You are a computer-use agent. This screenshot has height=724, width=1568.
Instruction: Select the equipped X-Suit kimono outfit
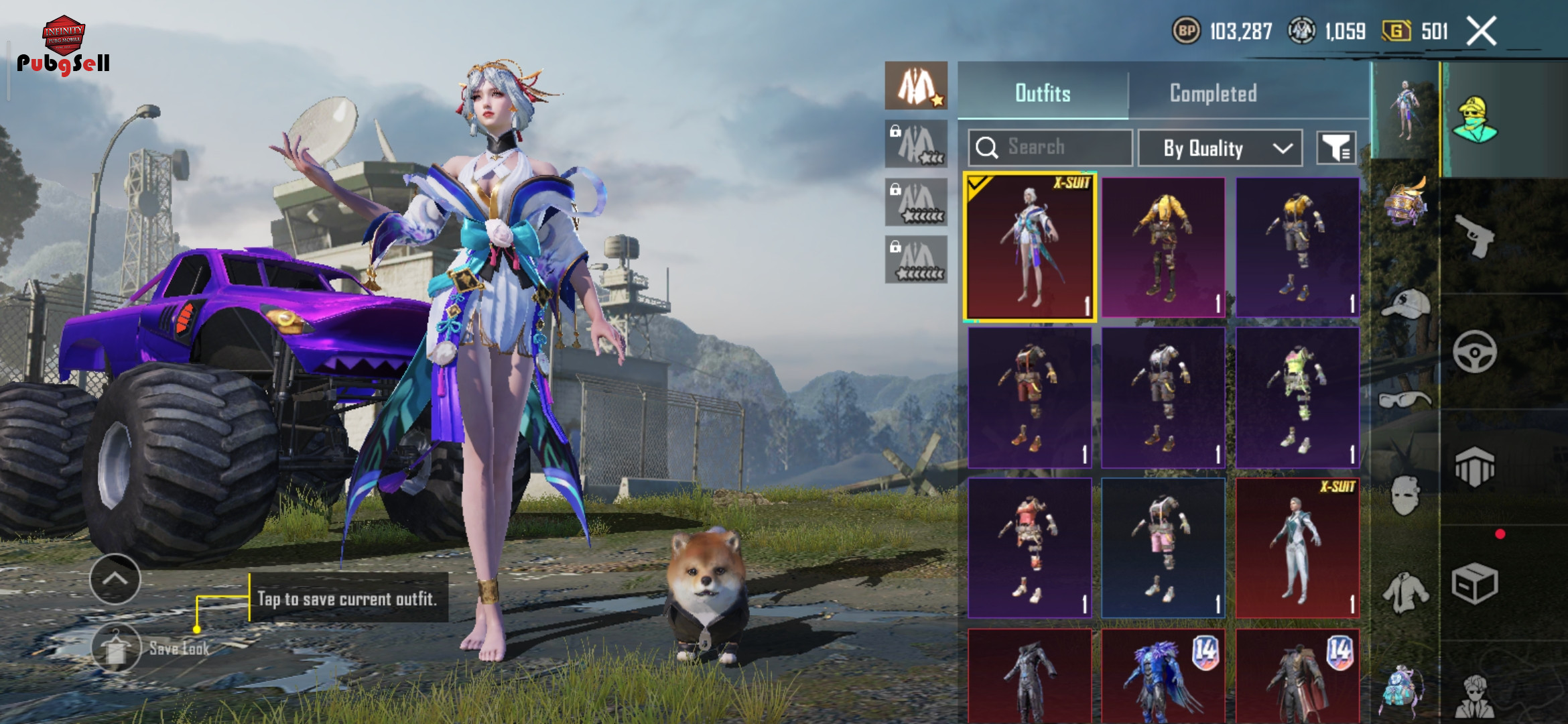click(1030, 247)
